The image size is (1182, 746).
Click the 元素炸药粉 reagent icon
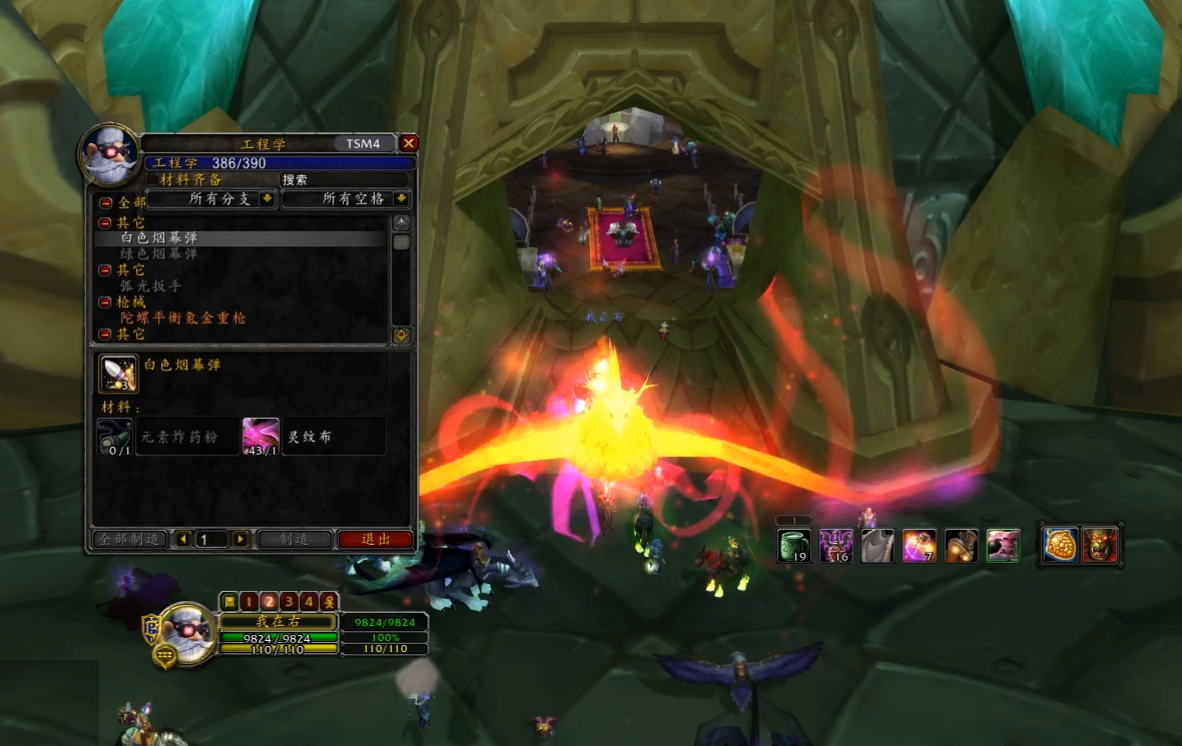pyautogui.click(x=115, y=437)
